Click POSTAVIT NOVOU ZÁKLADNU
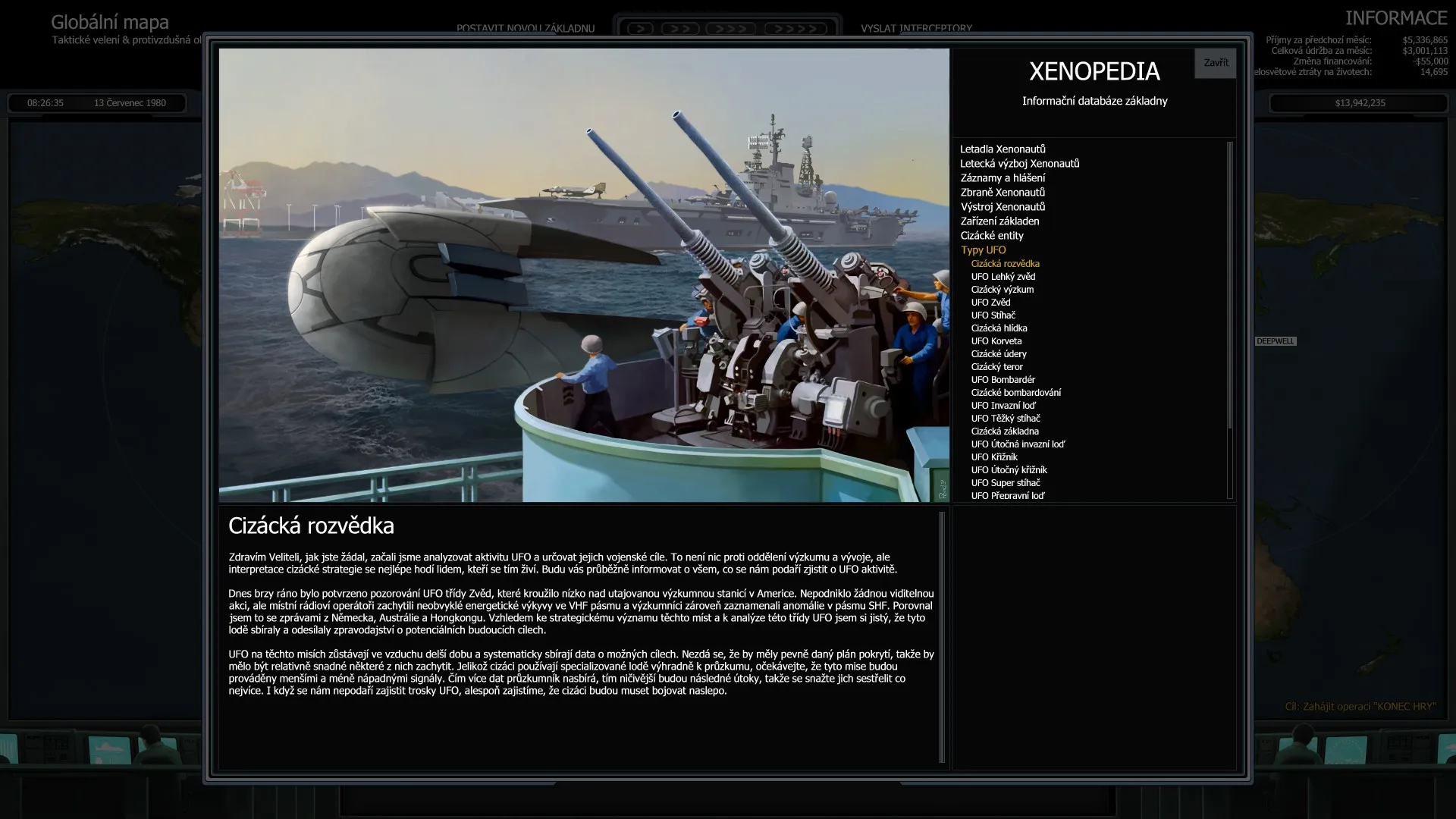The image size is (1456, 819). pos(524,28)
